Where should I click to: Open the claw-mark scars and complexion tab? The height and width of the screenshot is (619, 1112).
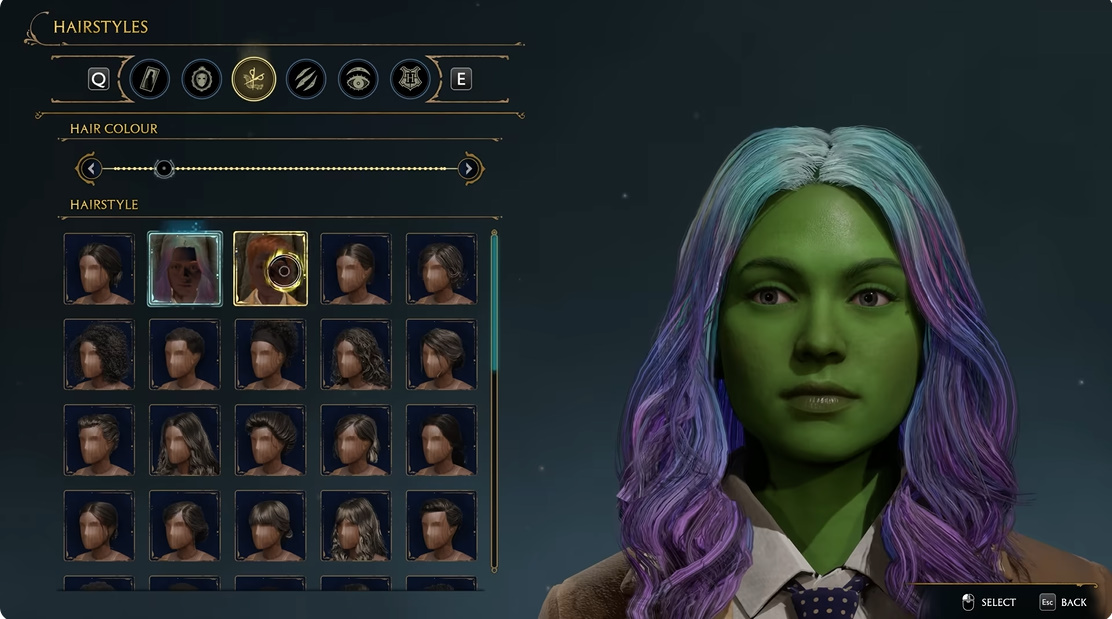coord(306,79)
